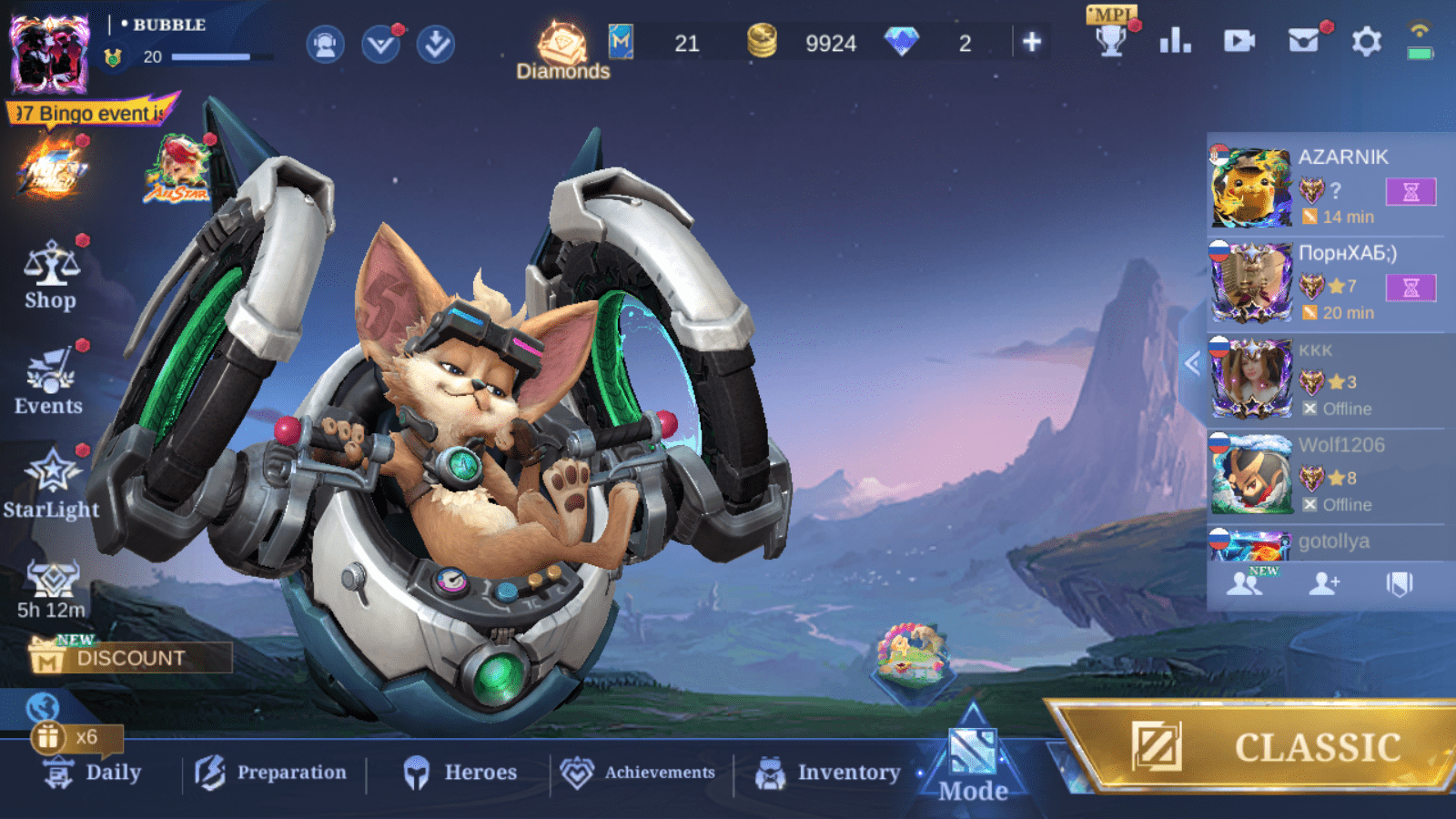This screenshot has height=819, width=1456.
Task: Check the mail inbox
Action: pyautogui.click(x=1303, y=41)
